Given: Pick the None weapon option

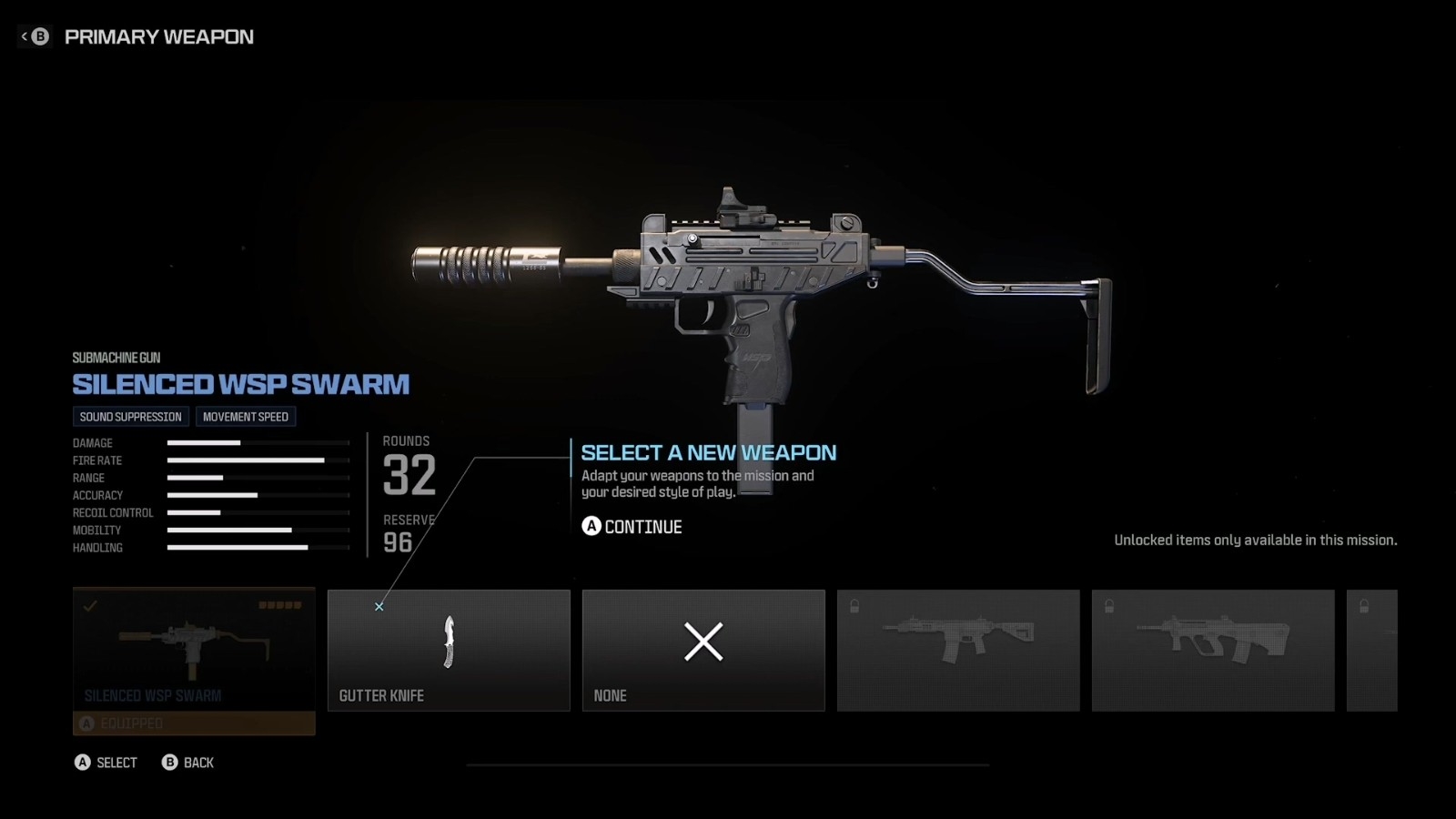Looking at the screenshot, I should click(703, 650).
